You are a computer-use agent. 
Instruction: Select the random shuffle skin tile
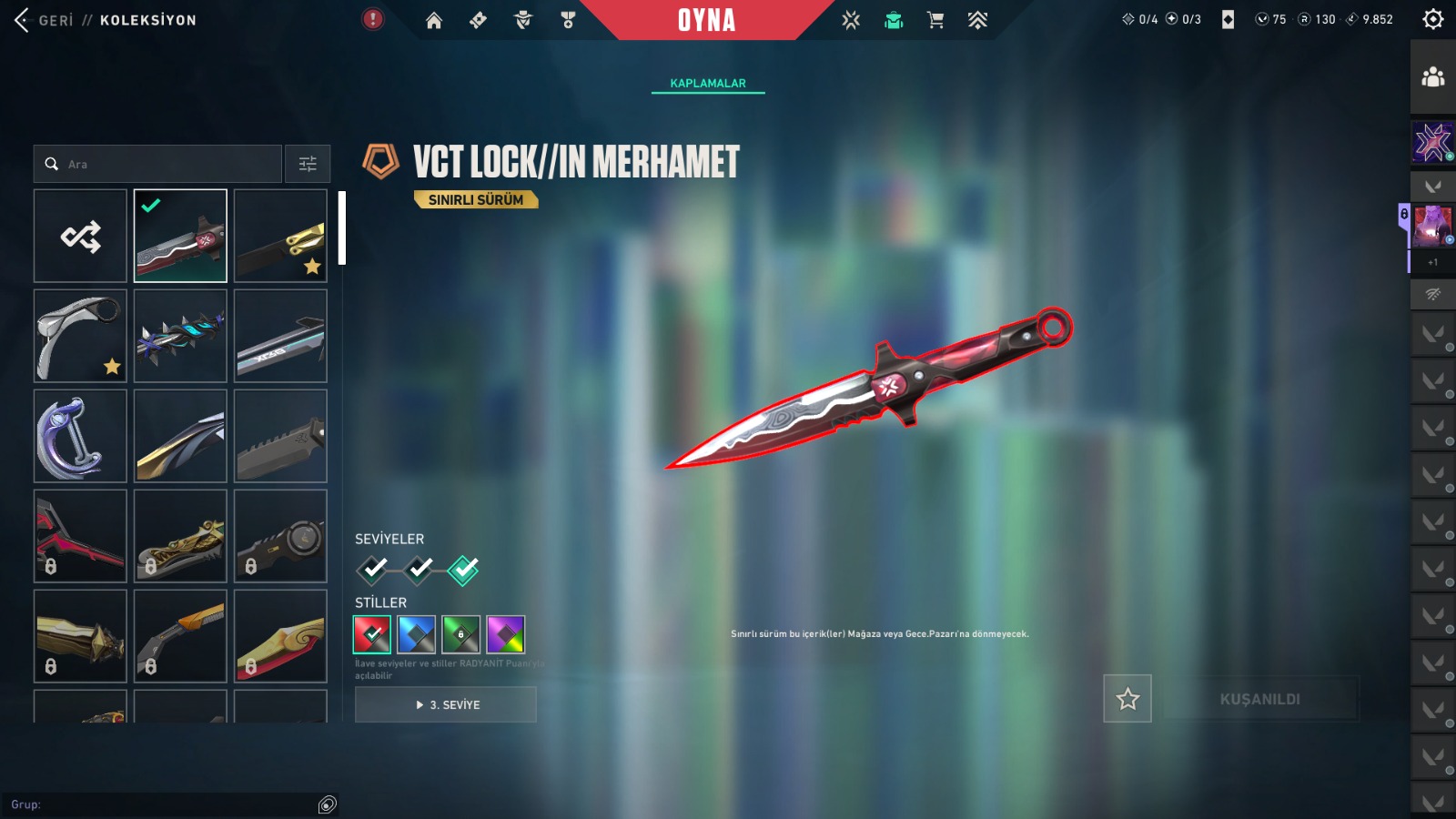[81, 237]
